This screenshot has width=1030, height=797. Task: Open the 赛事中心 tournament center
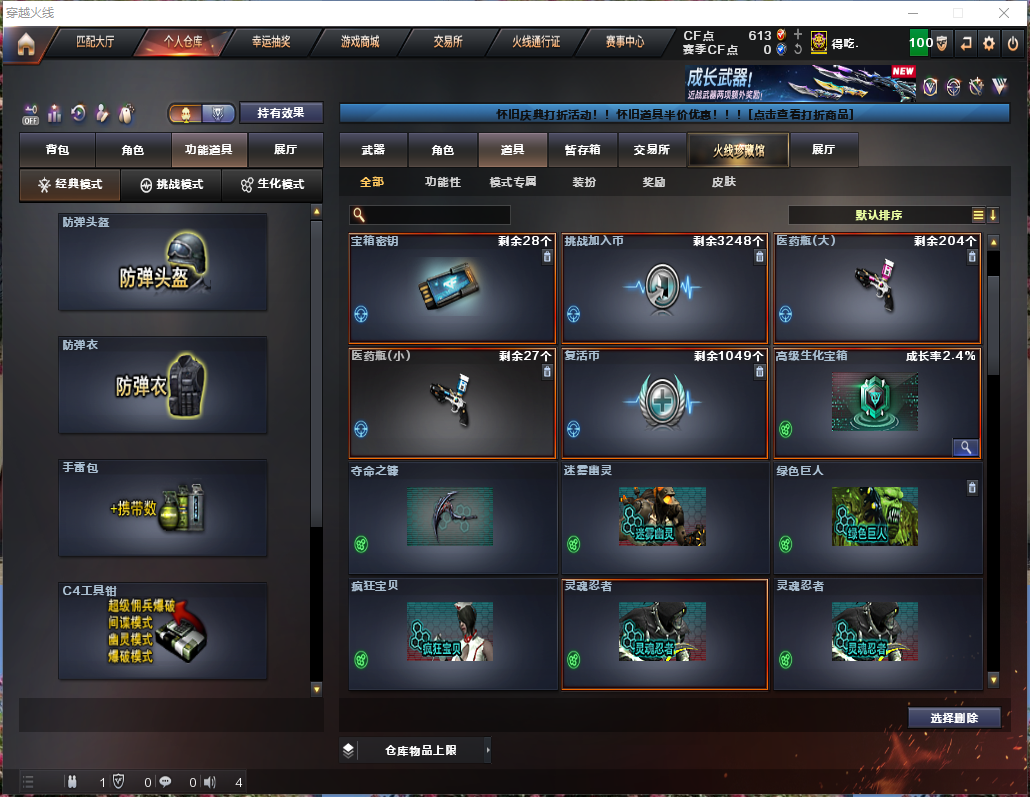point(624,42)
